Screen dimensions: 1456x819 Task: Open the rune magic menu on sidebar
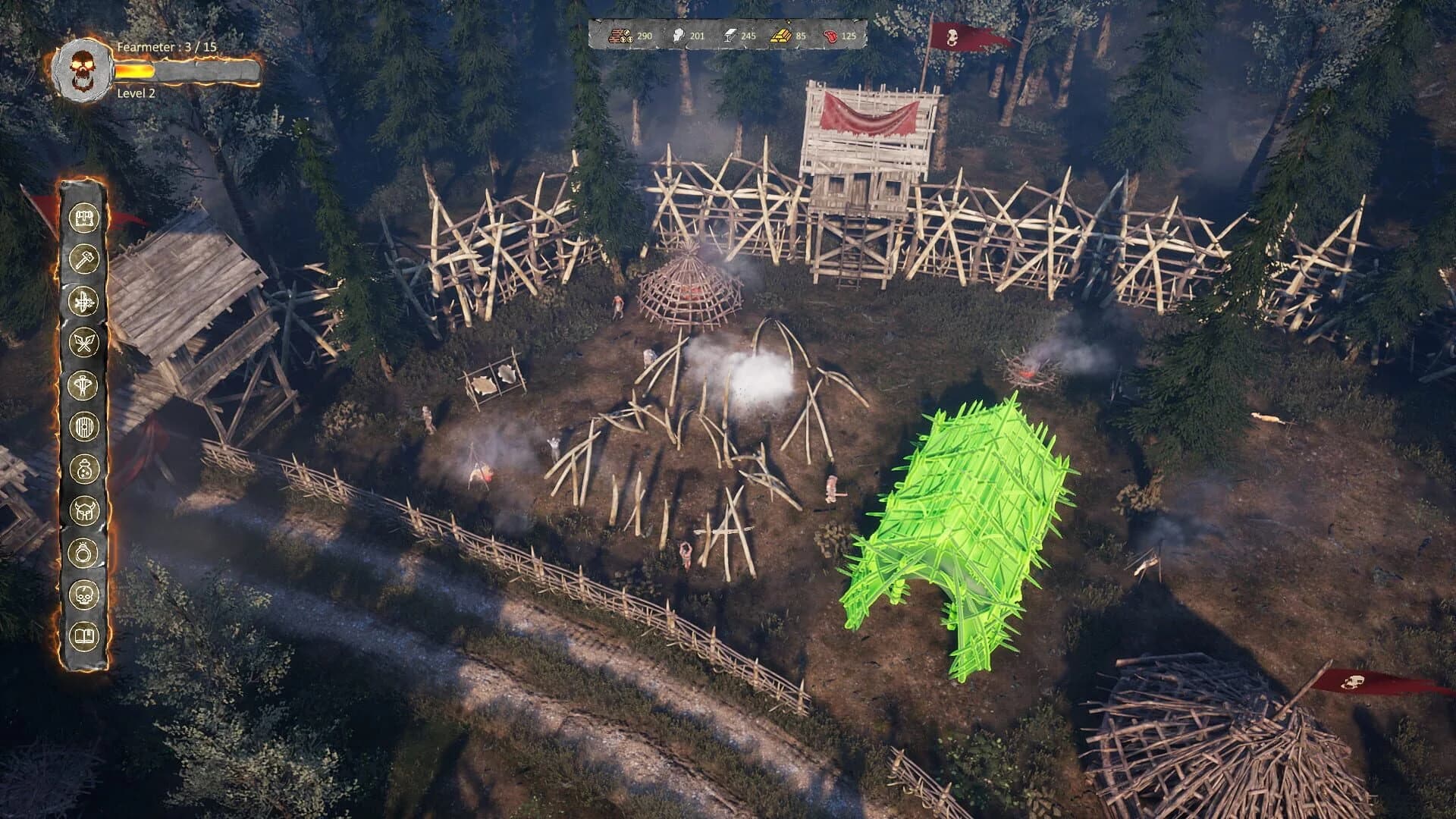[83, 300]
